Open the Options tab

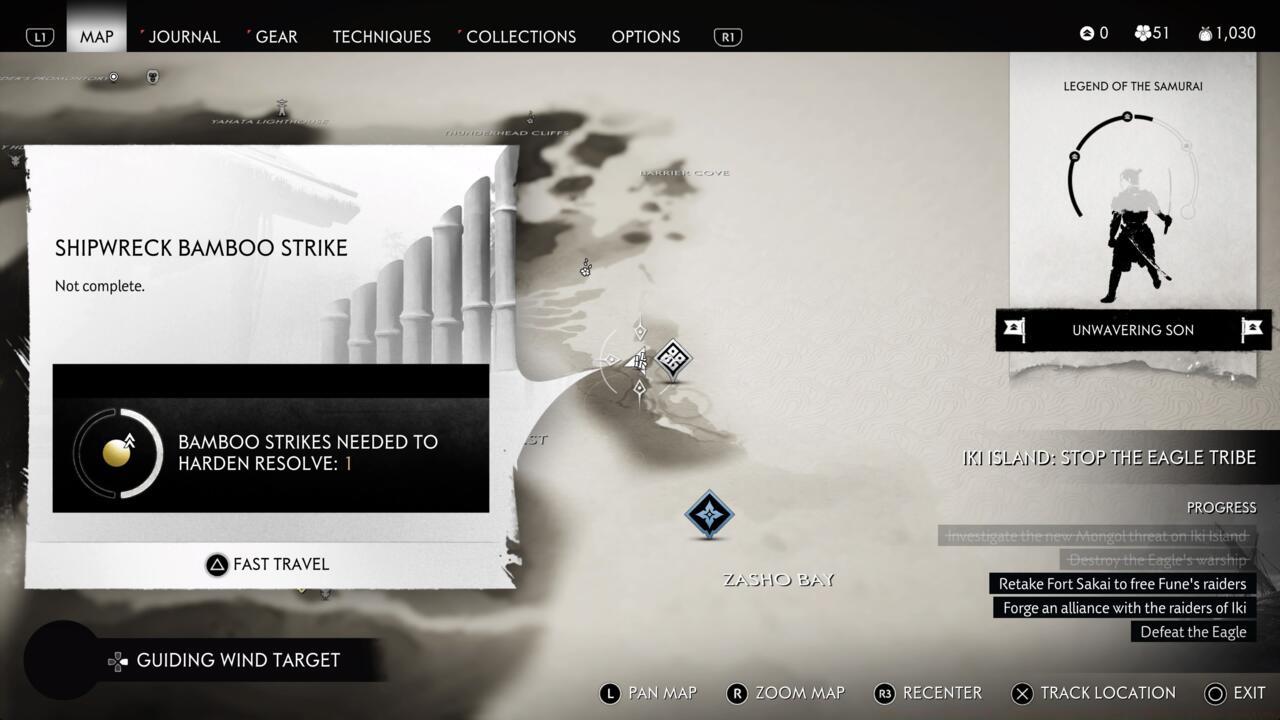tap(645, 36)
